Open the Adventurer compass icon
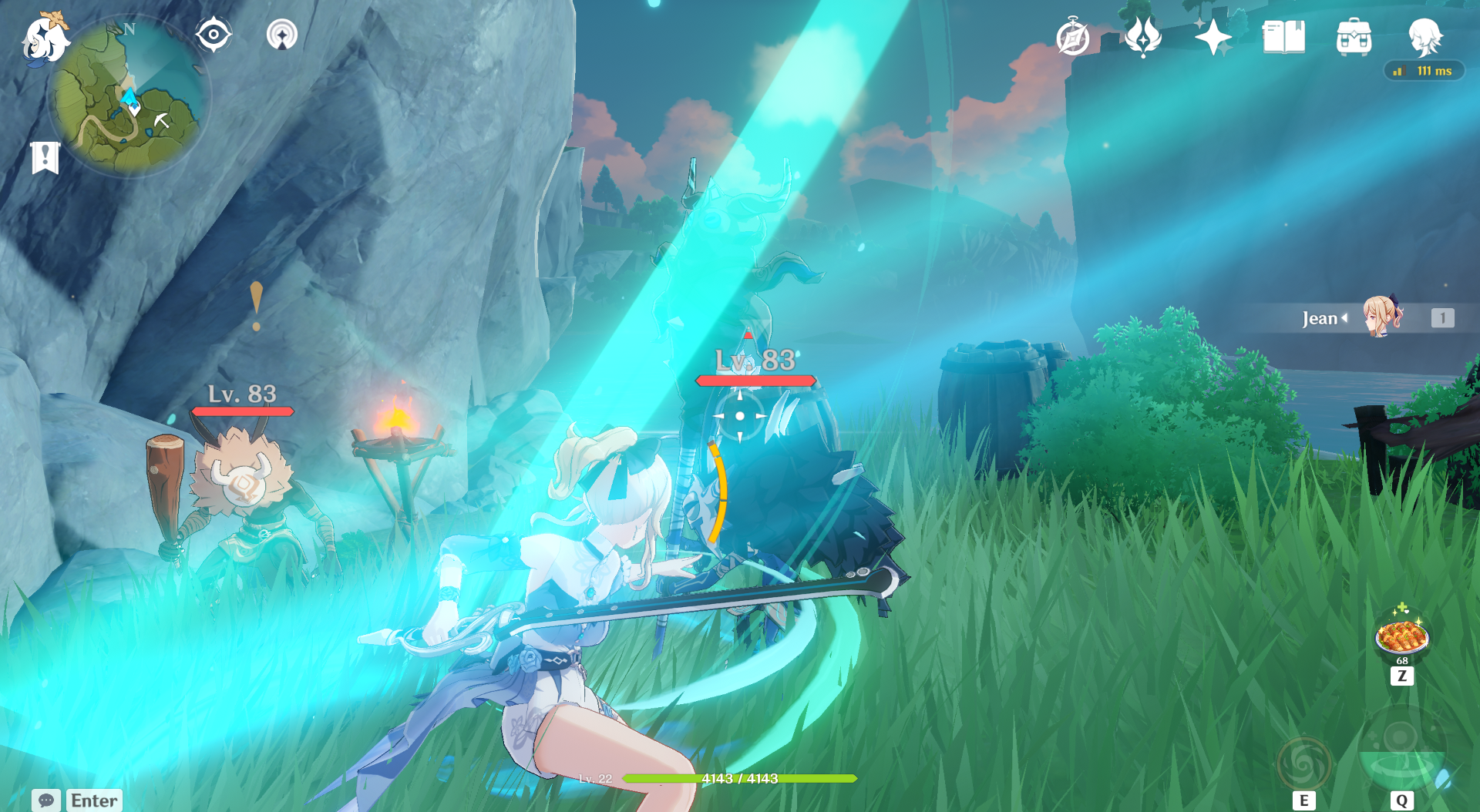 click(x=1073, y=38)
